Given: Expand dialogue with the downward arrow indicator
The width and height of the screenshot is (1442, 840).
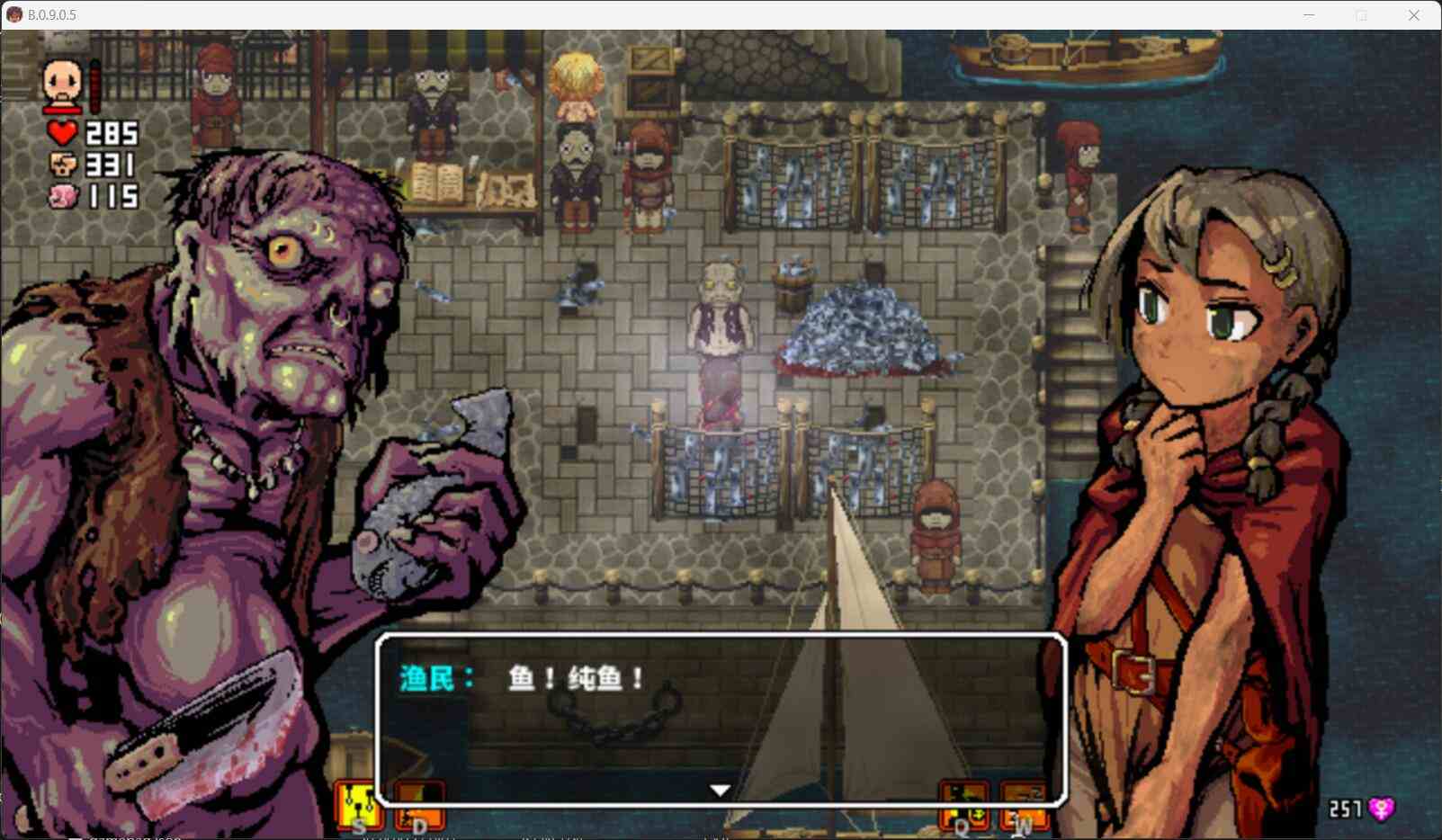Looking at the screenshot, I should point(720,788).
